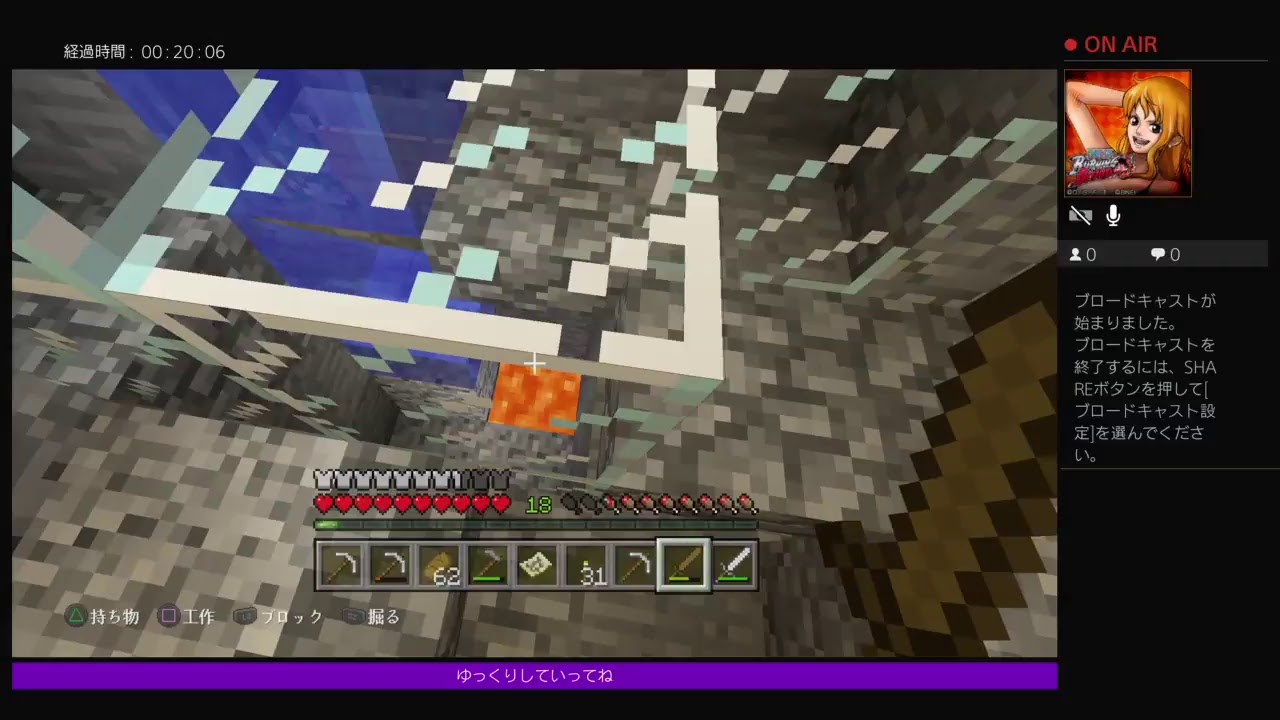1280x720 pixels.
Task: Toggle the disabled camera icon
Action: (x=1081, y=215)
